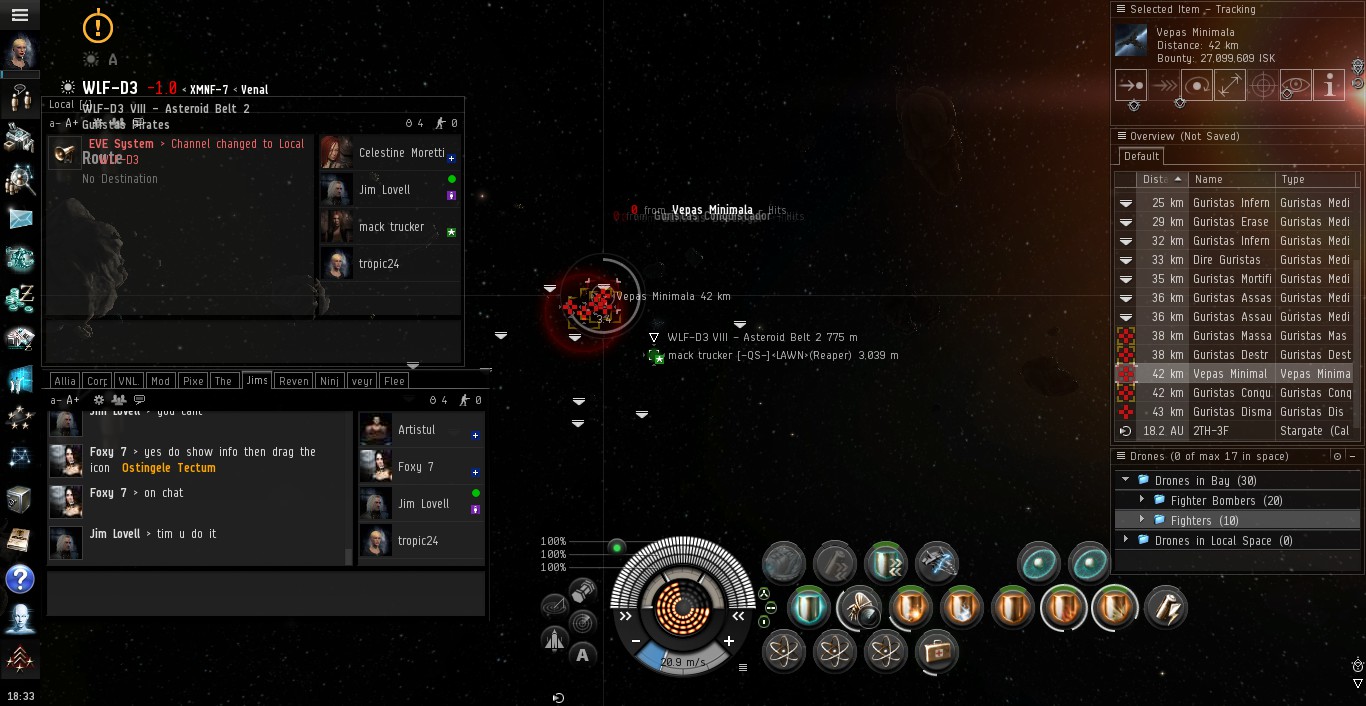Click the Ostingele Tectum chat link
The height and width of the screenshot is (706, 1366).
168,468
